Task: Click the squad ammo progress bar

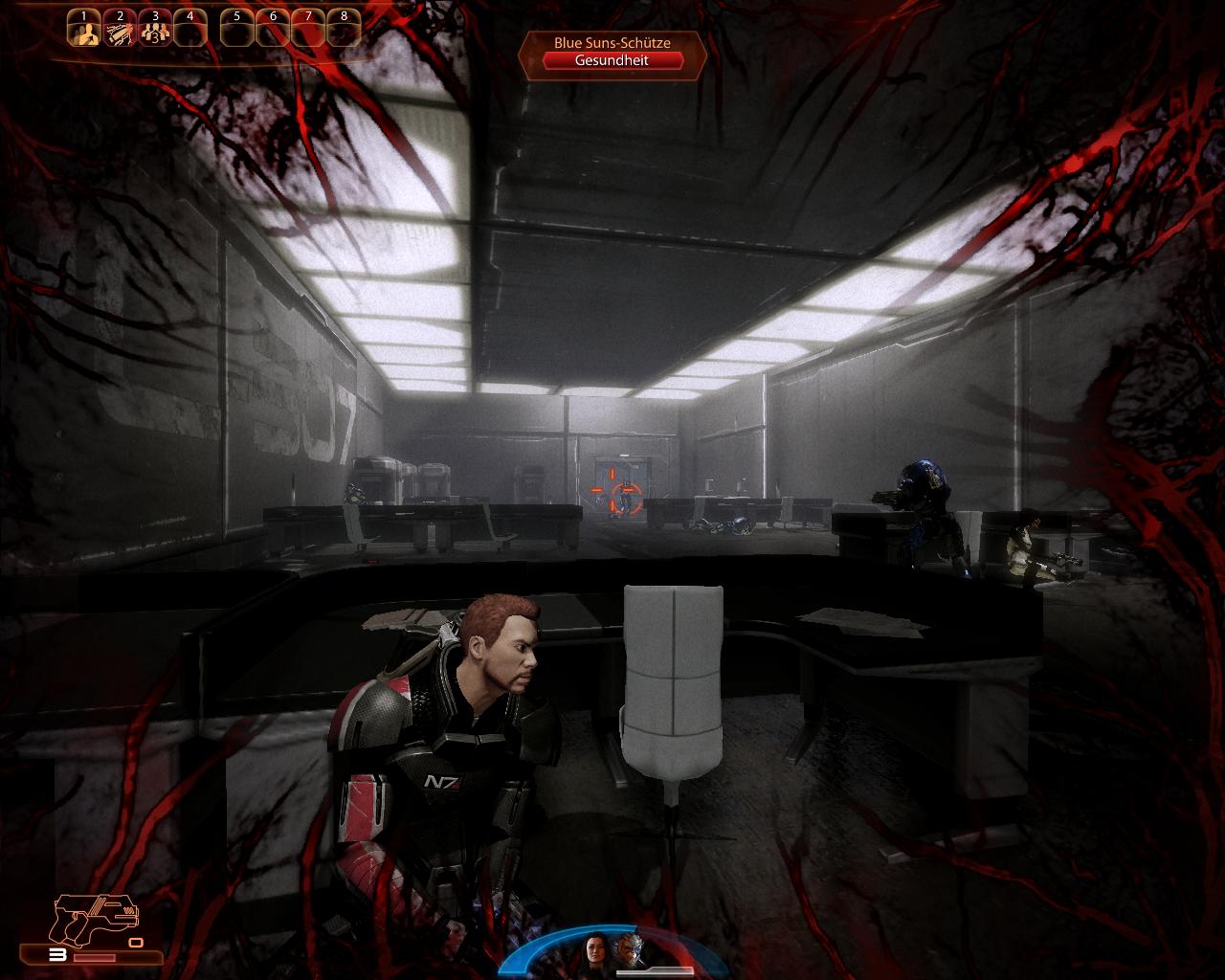Action: pos(656,972)
